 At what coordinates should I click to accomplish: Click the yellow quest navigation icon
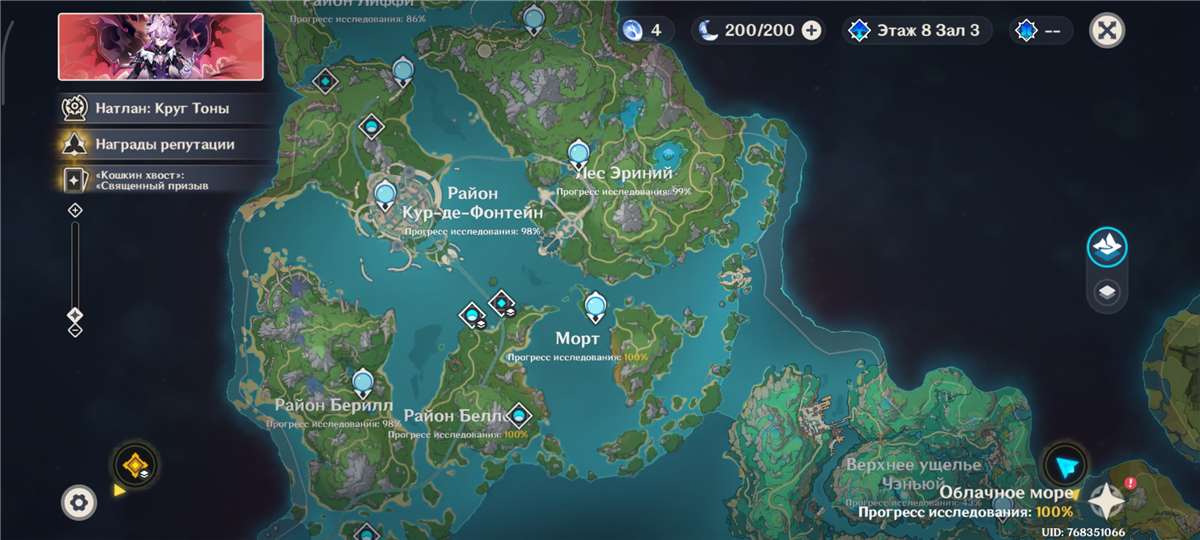133,464
